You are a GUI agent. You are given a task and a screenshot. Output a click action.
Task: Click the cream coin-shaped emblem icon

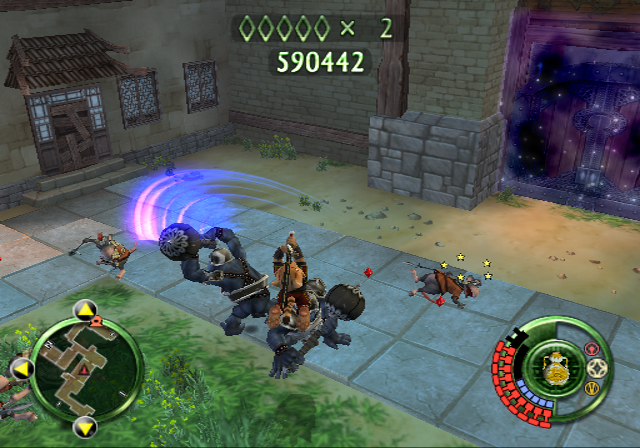tap(598, 367)
